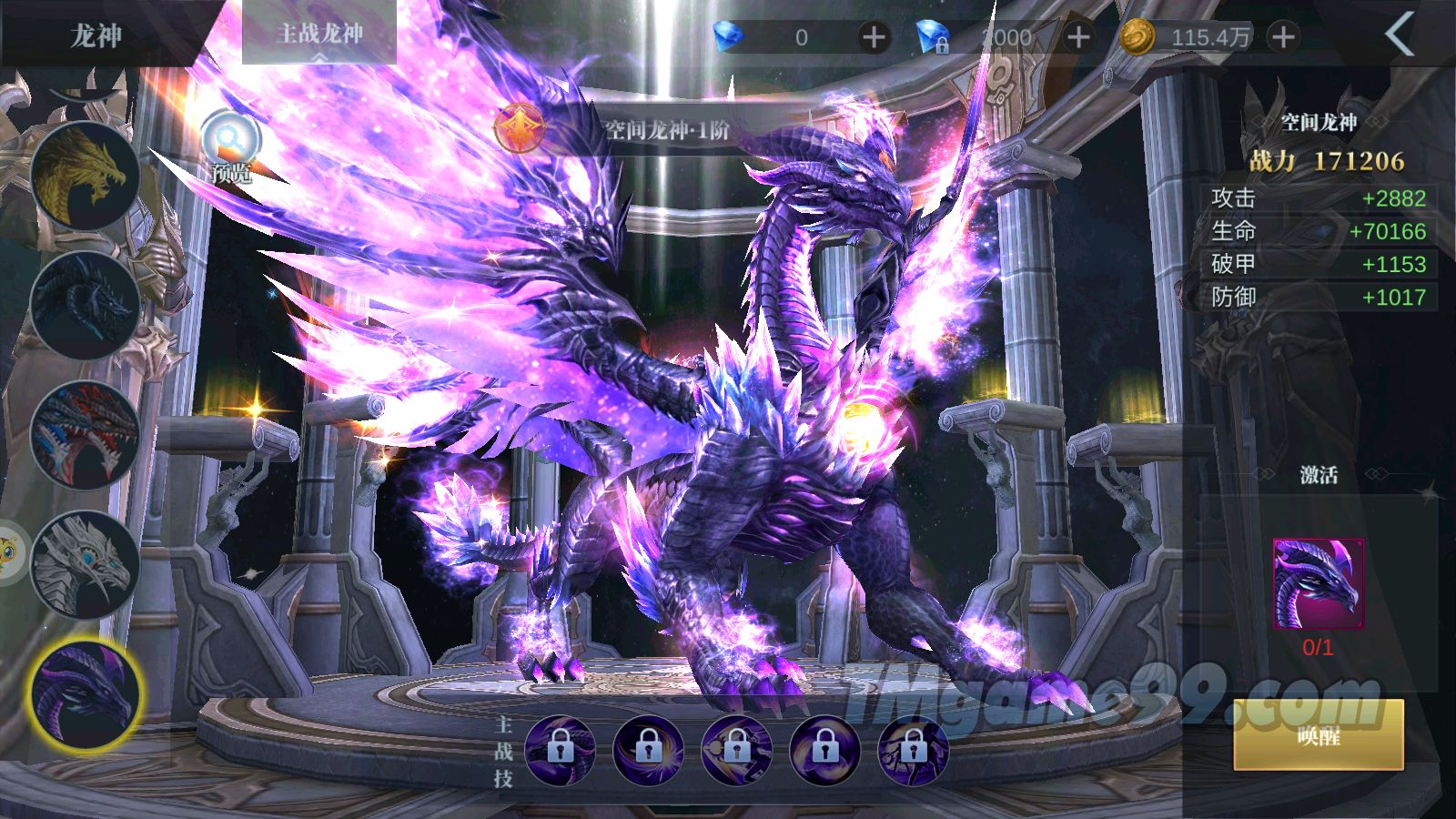Click the 唤醒 awaken button
Viewport: 1456px width, 819px height.
point(1318,735)
